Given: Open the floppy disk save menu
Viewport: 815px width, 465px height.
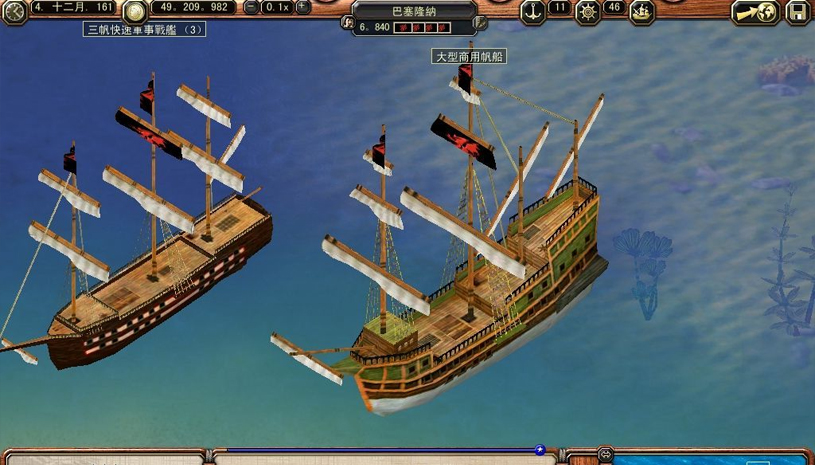Looking at the screenshot, I should 797,12.
